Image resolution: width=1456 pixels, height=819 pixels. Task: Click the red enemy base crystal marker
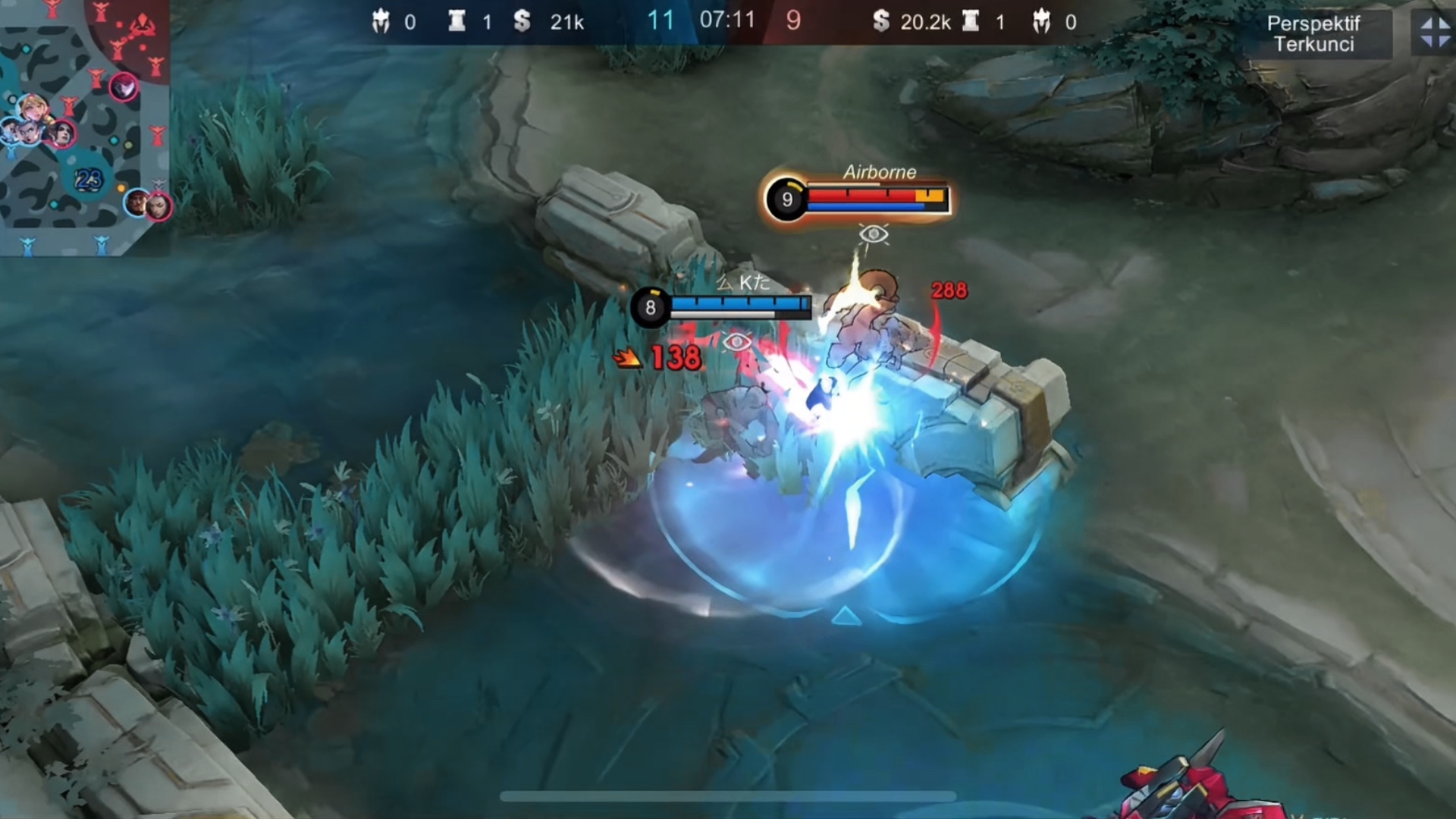143,27
